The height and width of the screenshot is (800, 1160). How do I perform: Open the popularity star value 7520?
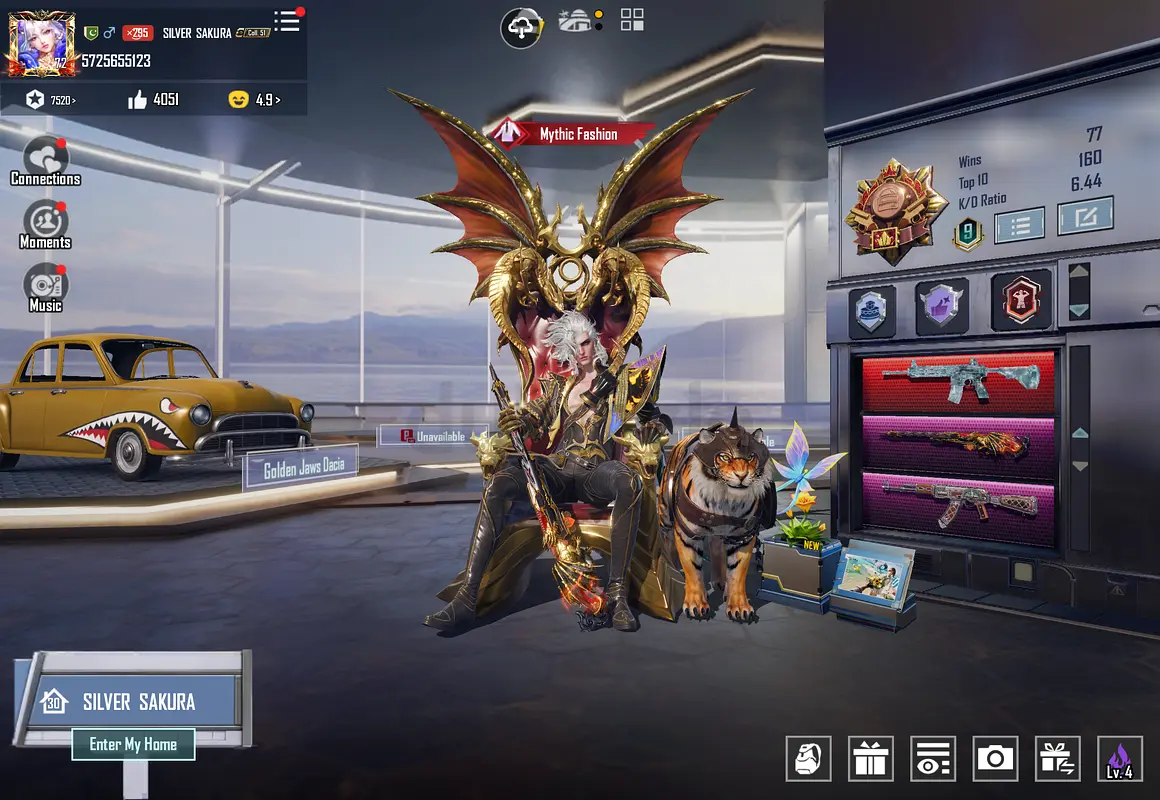tap(51, 99)
